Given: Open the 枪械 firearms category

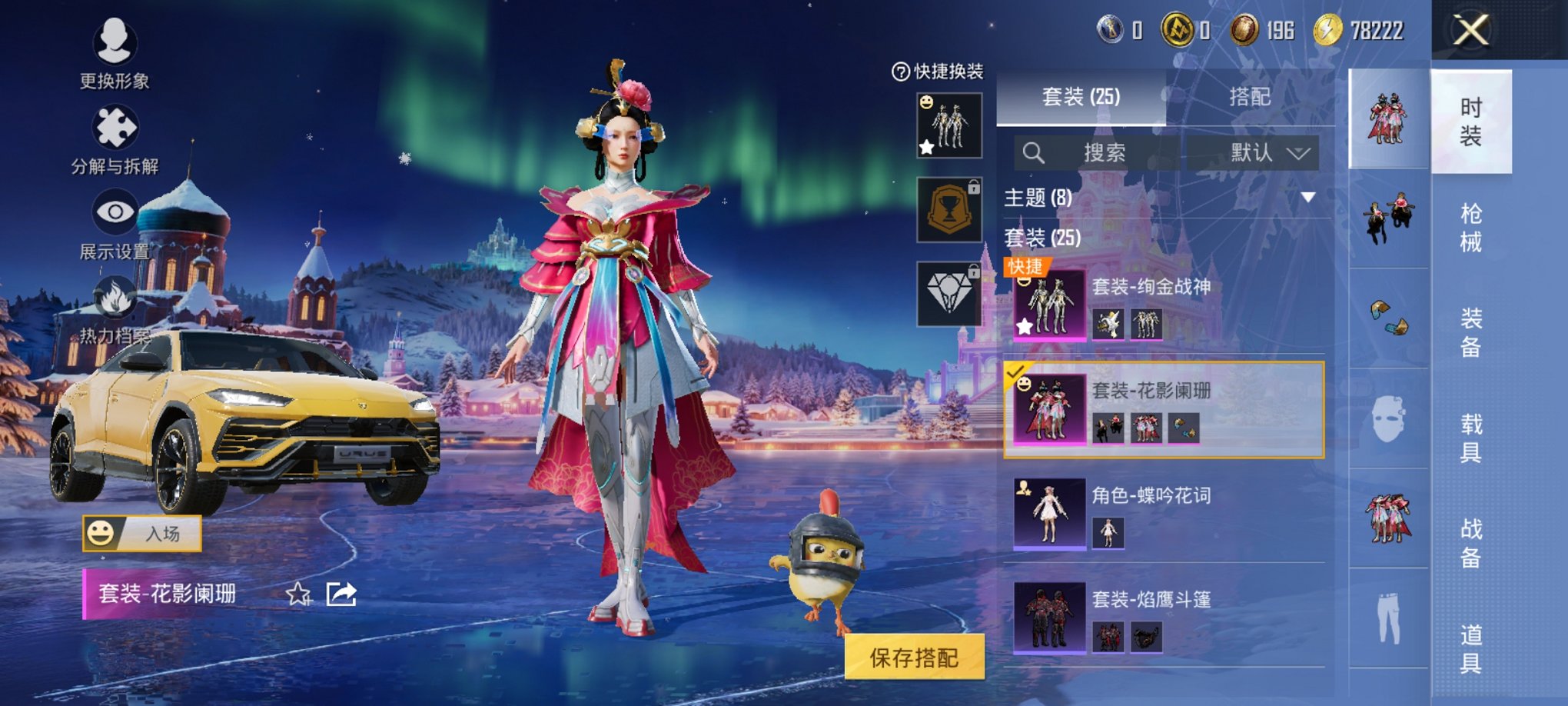Looking at the screenshot, I should click(x=1470, y=228).
